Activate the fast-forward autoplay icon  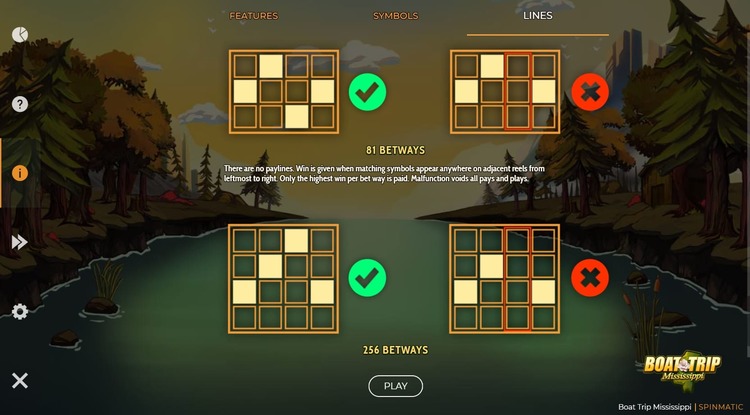pos(20,242)
